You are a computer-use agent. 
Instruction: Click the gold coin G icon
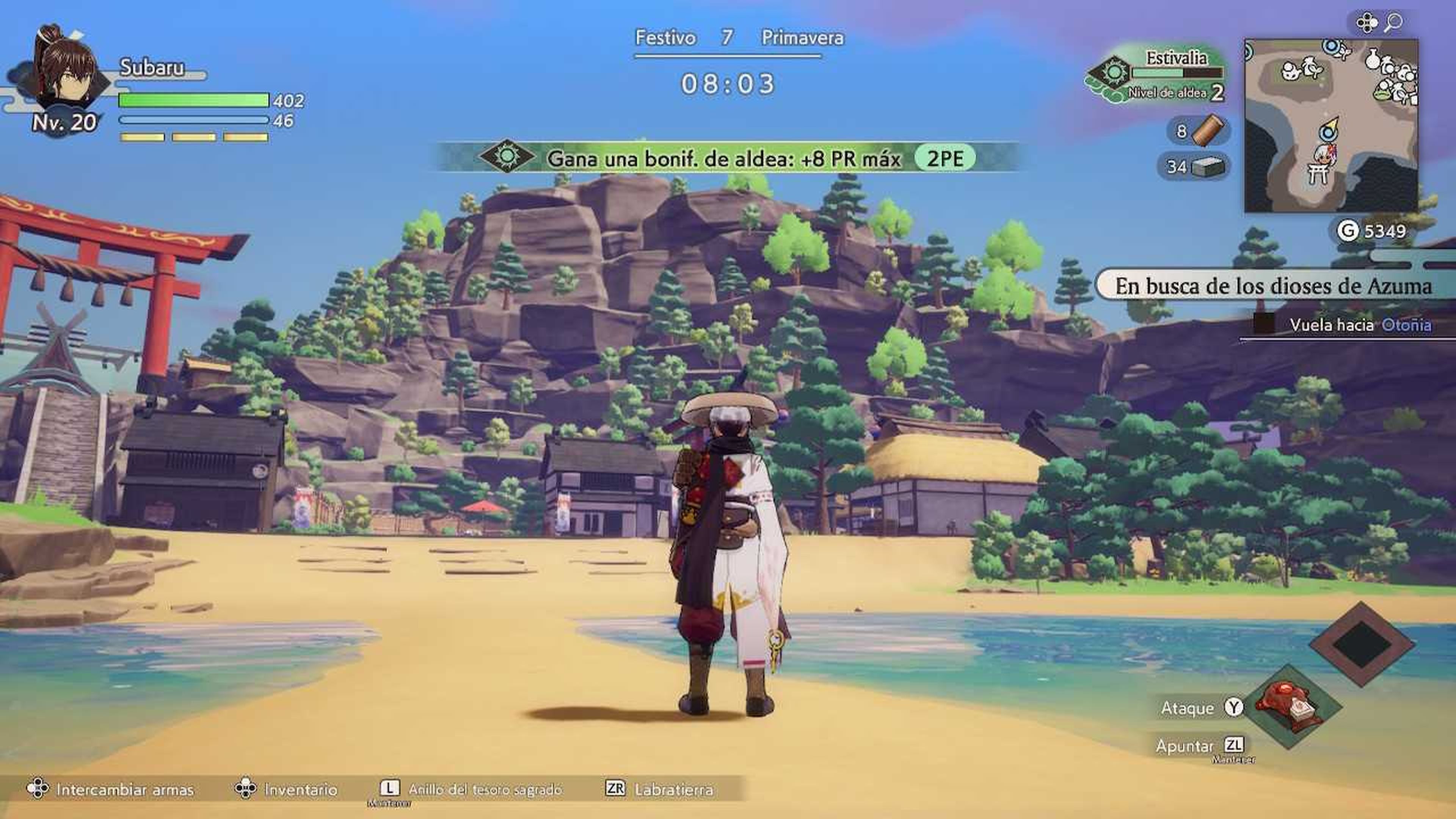(x=1348, y=231)
